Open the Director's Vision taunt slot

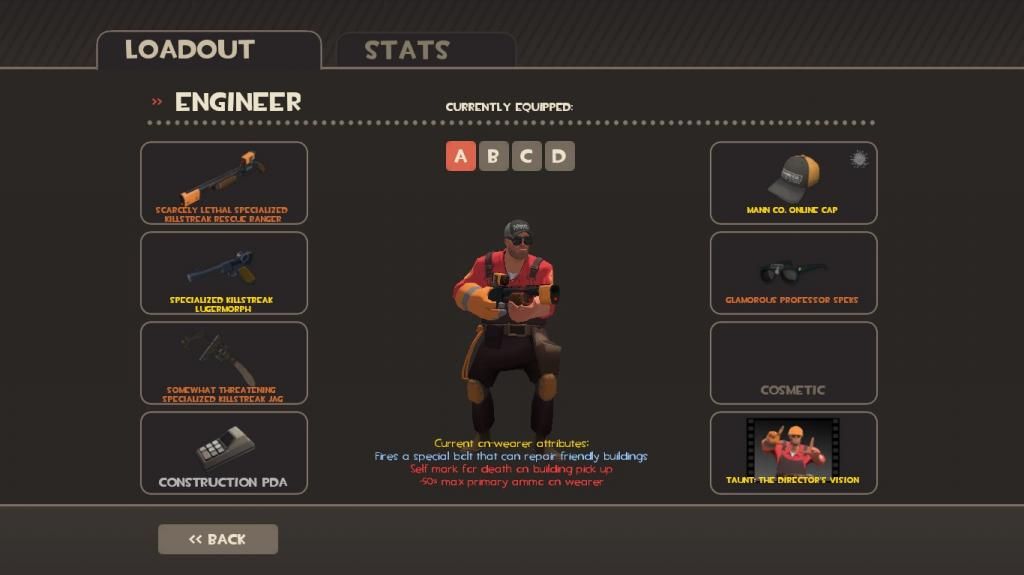click(x=793, y=453)
